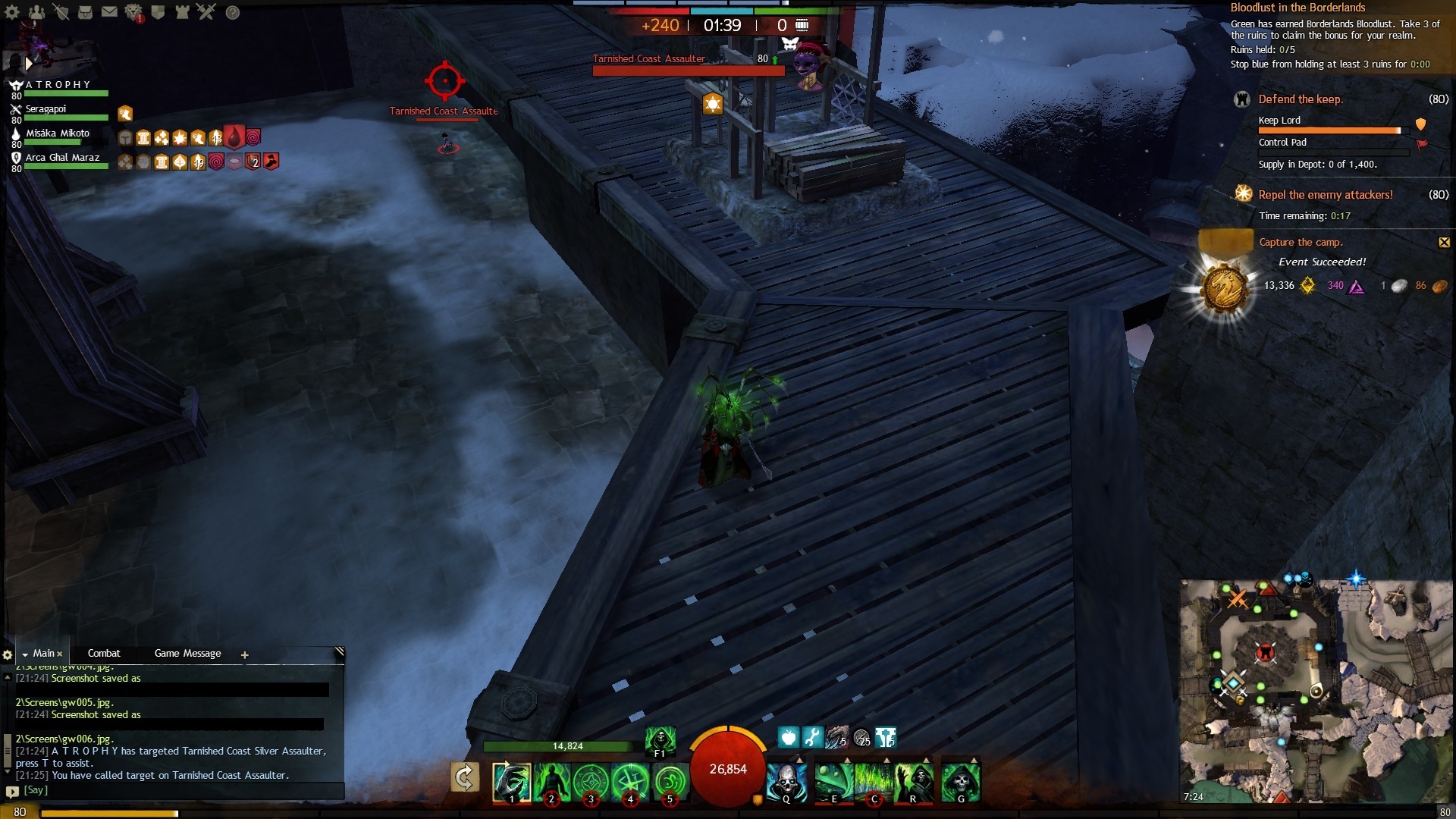Open the lion Black Lion Trading icon
This screenshot has width=1456, height=819.
point(133,12)
